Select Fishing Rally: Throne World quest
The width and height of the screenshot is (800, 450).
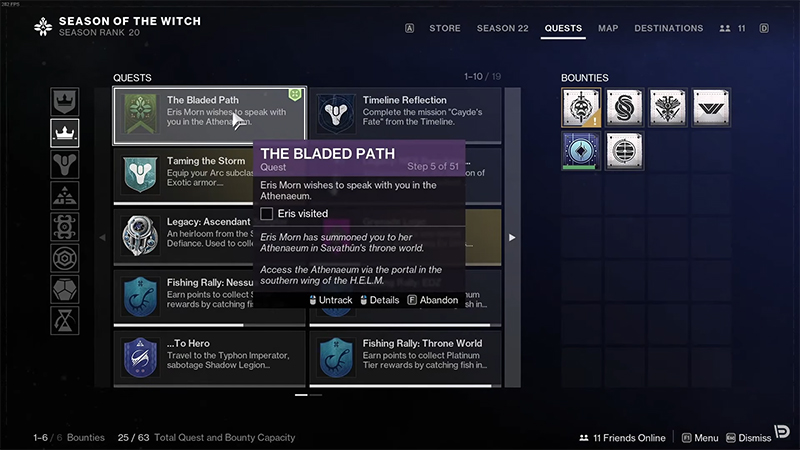405,357
